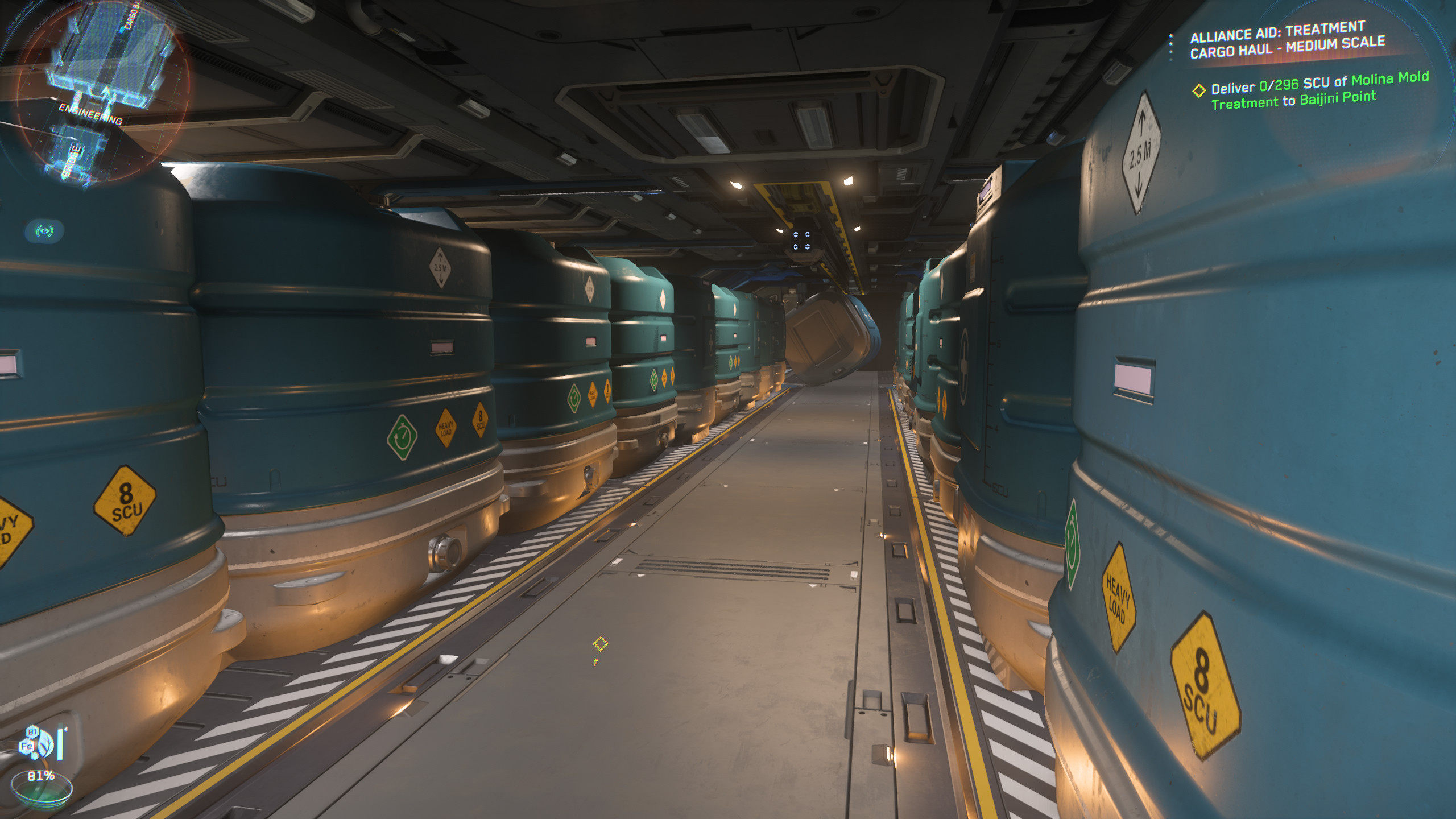Click the yellow diamond objective waypoint marker
The width and height of the screenshot is (1456, 819).
click(600, 644)
